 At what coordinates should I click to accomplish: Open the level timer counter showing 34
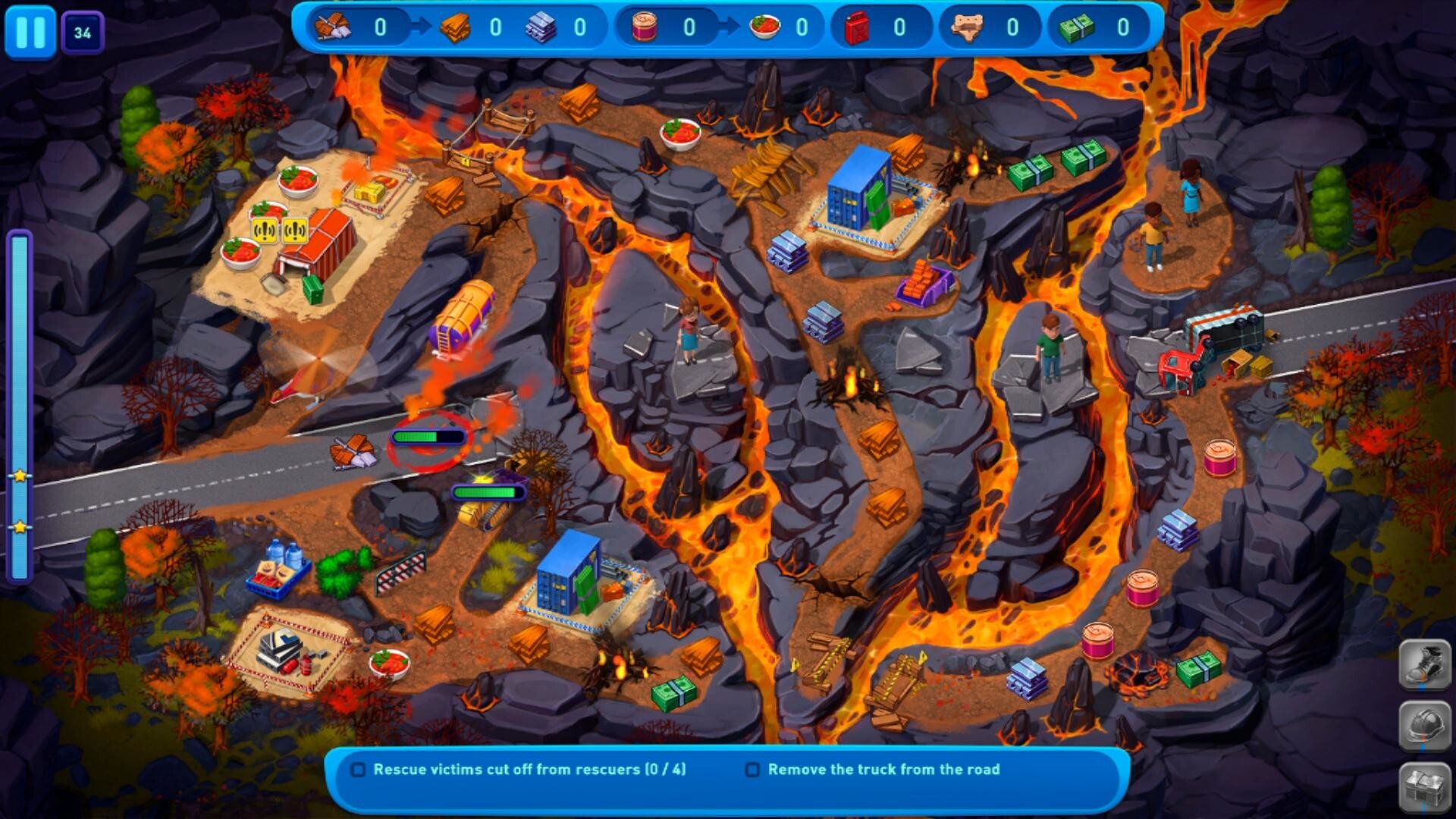[x=83, y=30]
